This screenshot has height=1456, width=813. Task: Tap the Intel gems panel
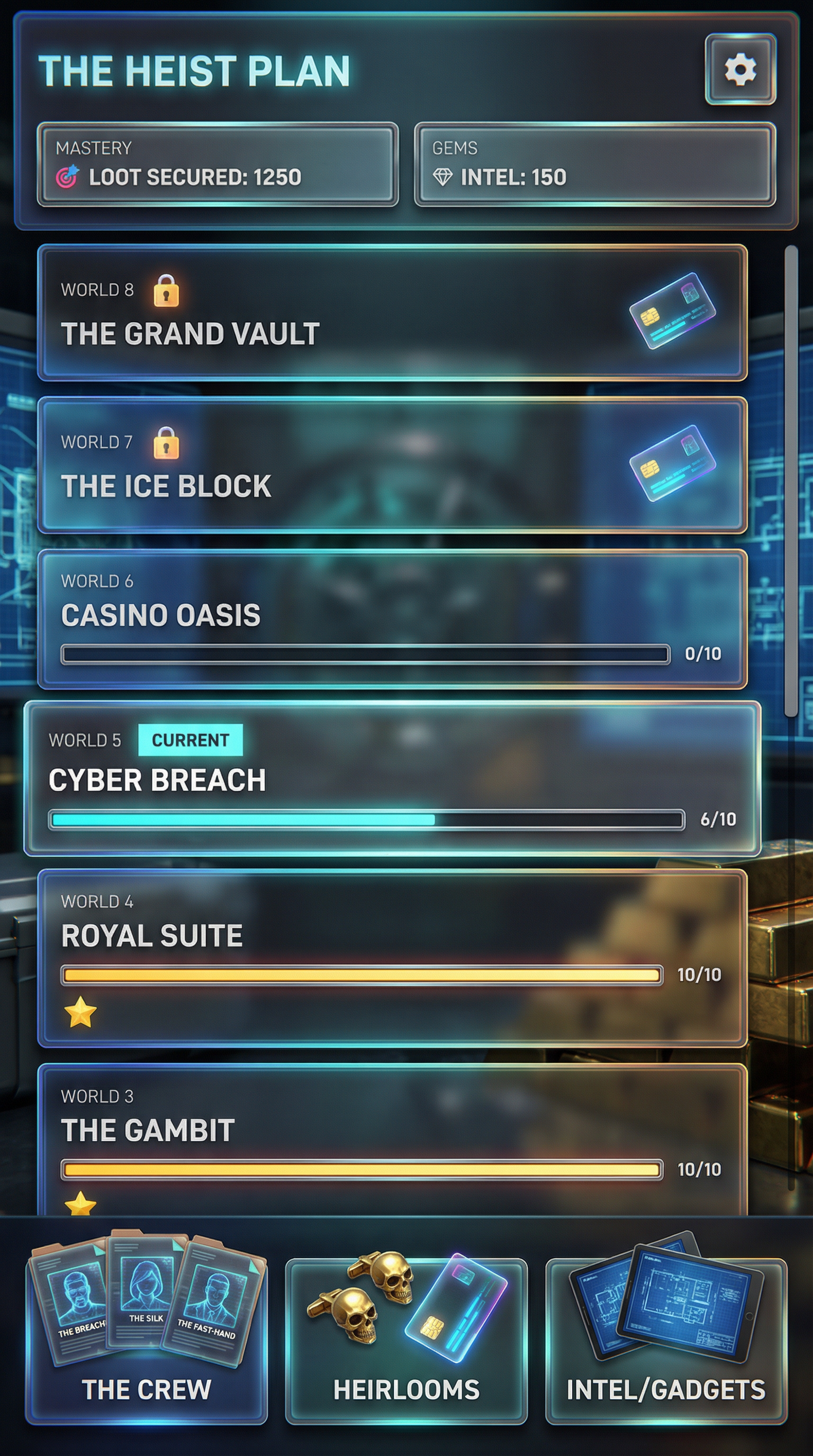(595, 165)
